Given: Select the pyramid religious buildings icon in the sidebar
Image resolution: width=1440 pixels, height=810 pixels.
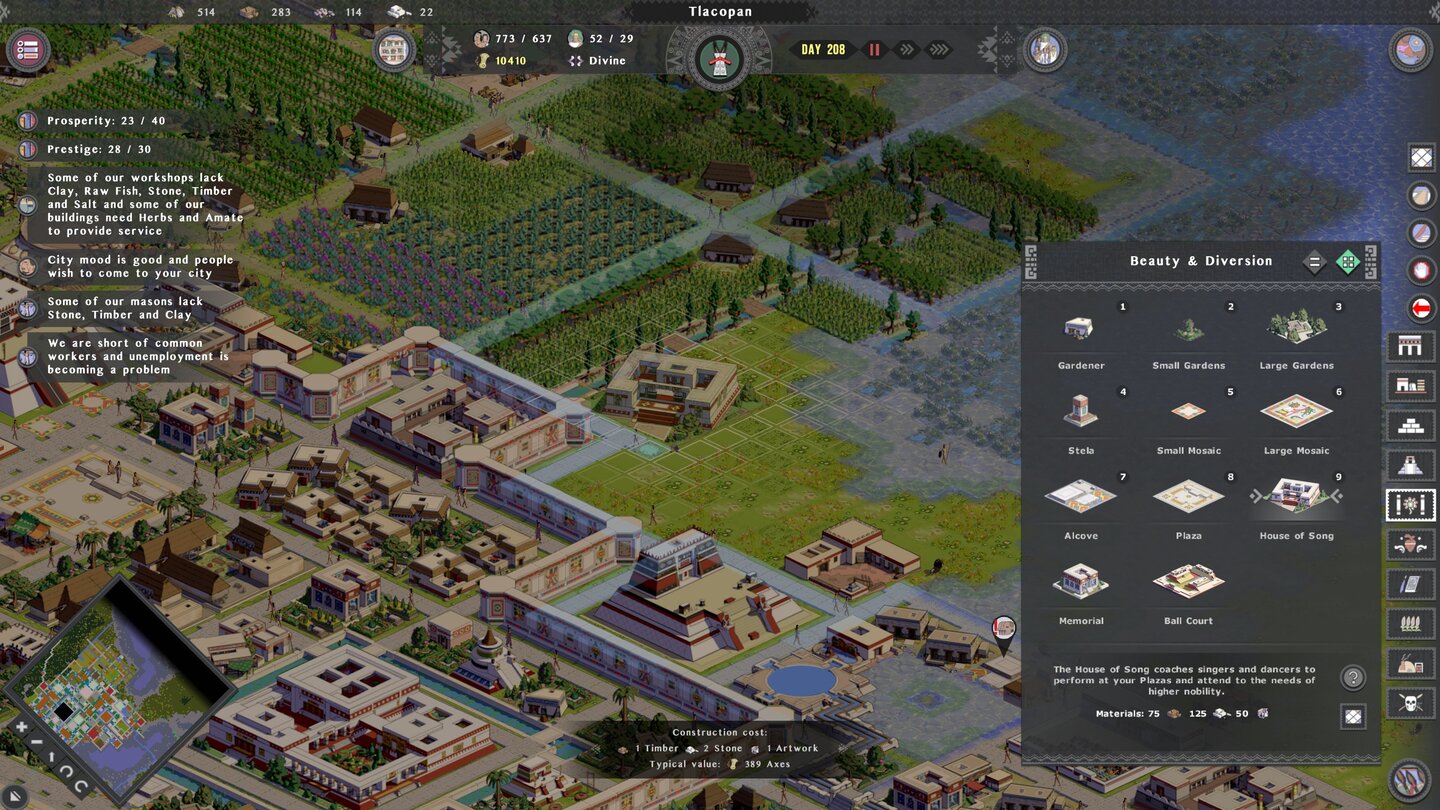Looking at the screenshot, I should click(1410, 465).
